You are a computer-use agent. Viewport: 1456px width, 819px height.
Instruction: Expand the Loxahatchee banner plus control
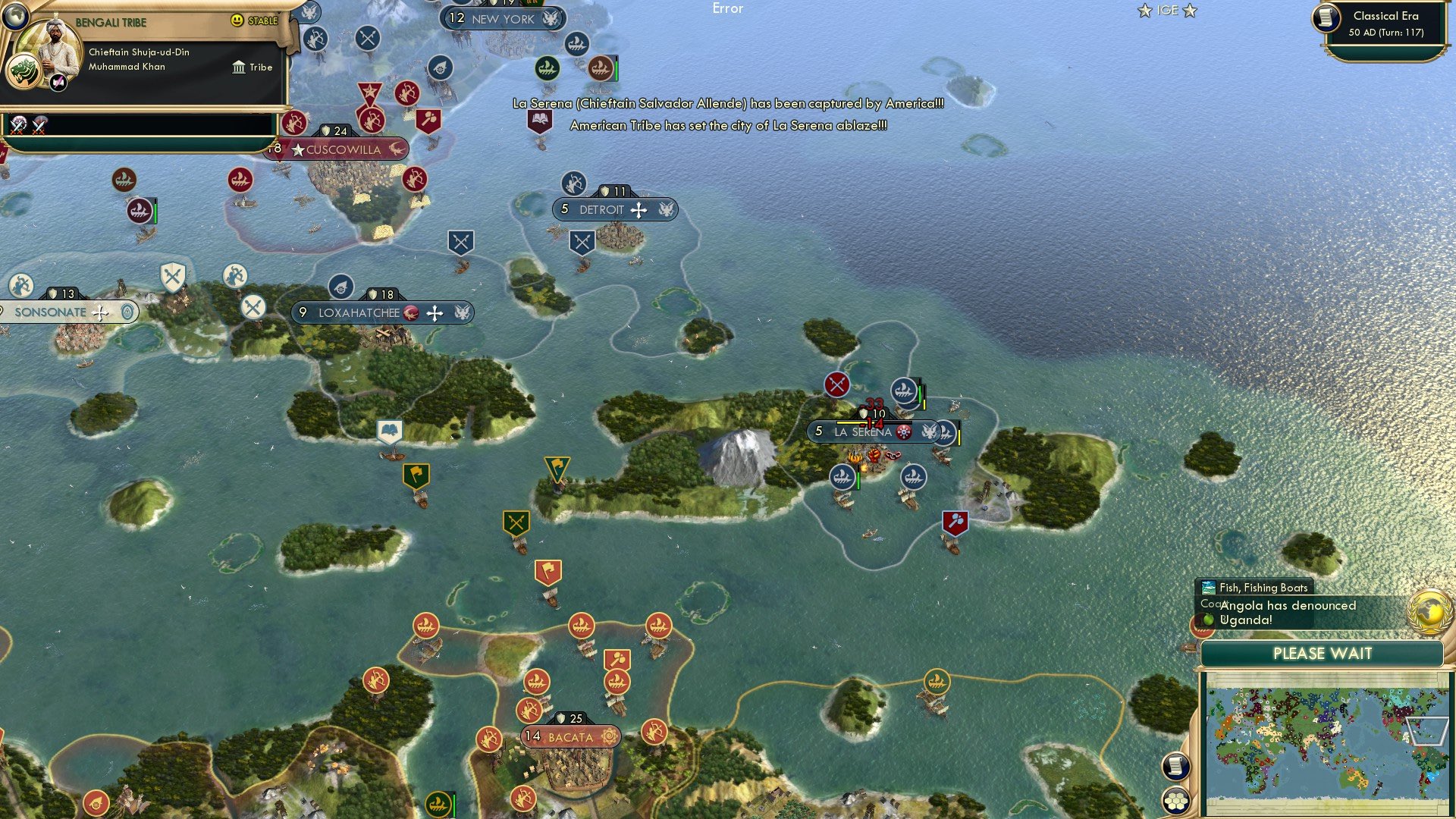[436, 312]
